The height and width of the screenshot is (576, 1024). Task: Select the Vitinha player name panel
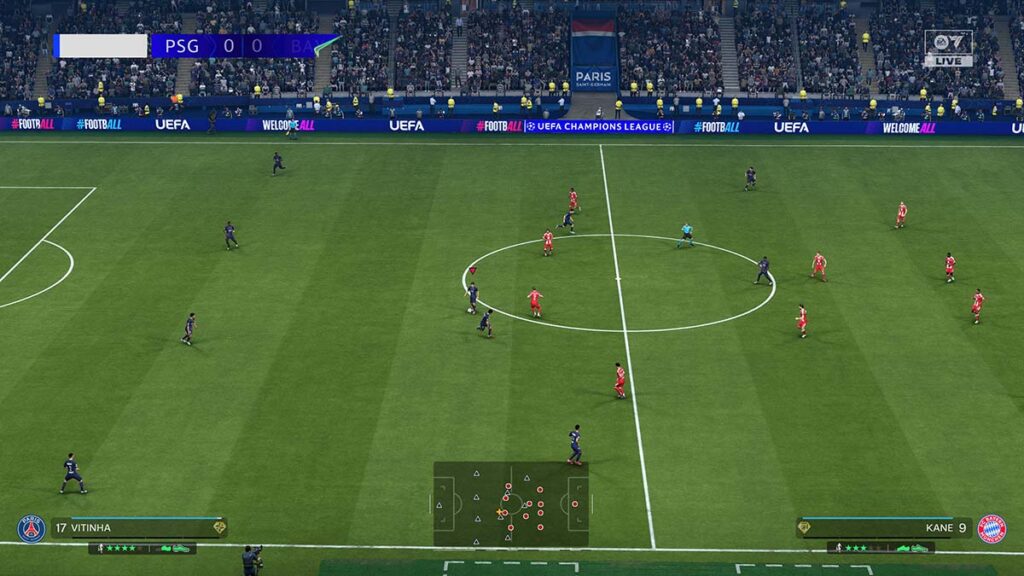(x=139, y=527)
